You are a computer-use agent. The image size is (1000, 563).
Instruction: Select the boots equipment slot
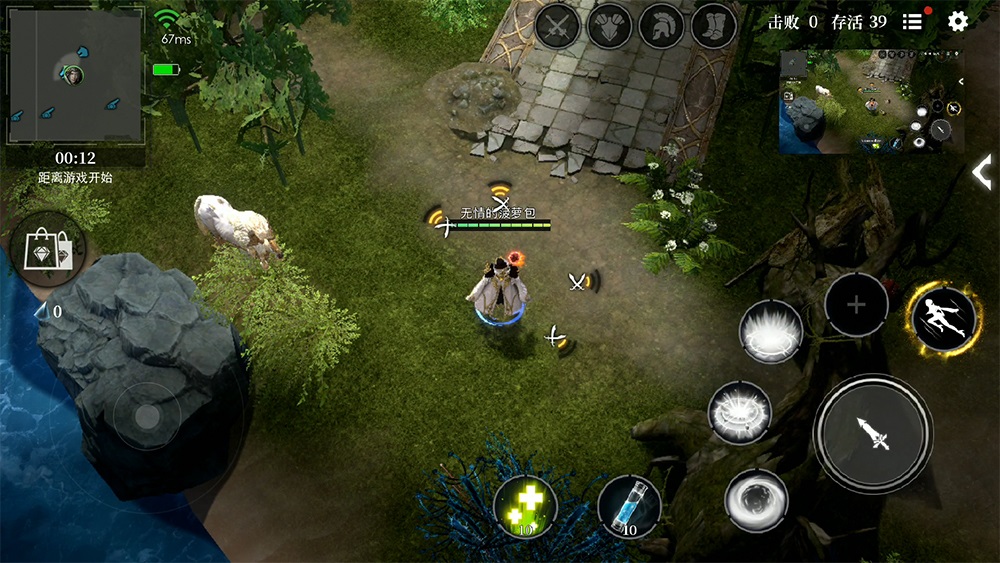[713, 26]
